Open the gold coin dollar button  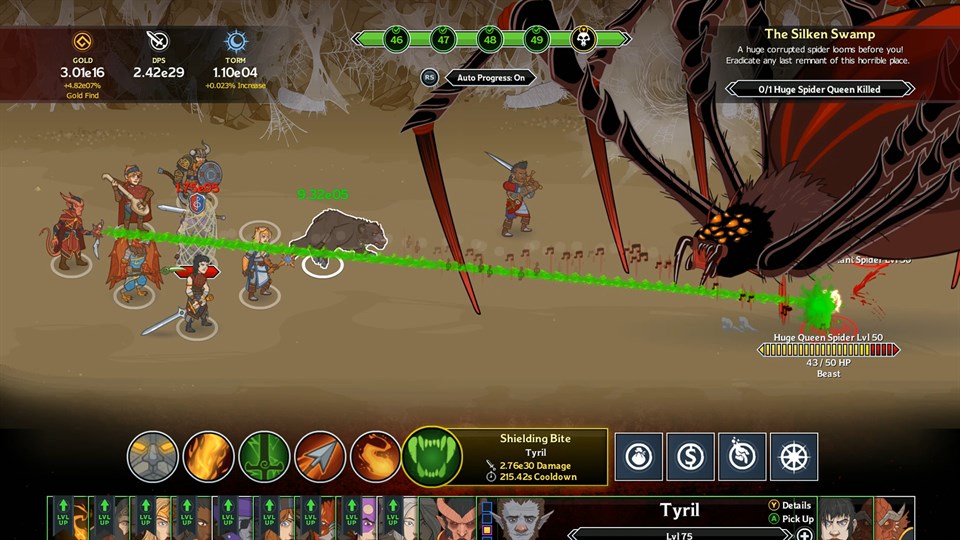pyautogui.click(x=690, y=457)
